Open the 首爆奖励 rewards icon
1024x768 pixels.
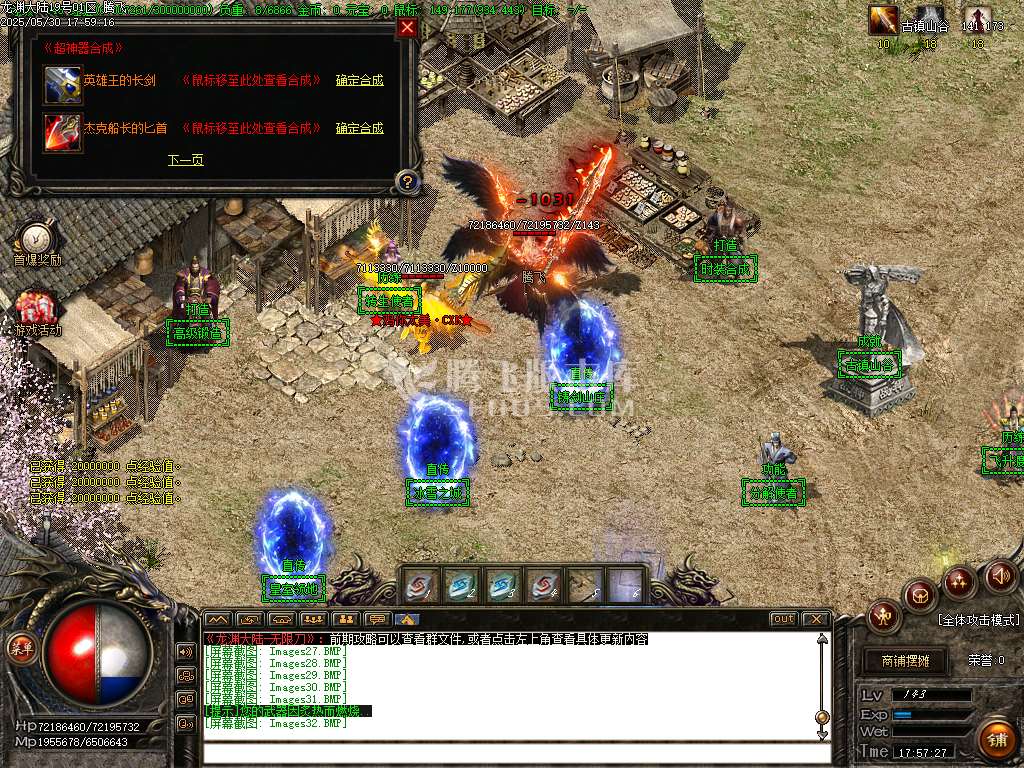pos(36,238)
